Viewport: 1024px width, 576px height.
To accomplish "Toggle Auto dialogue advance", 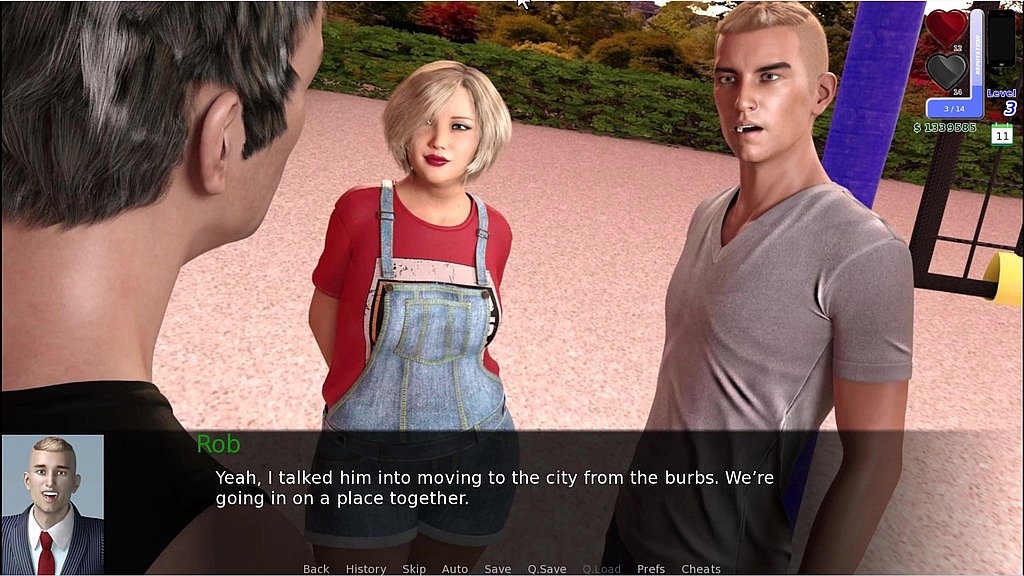I will [455, 569].
